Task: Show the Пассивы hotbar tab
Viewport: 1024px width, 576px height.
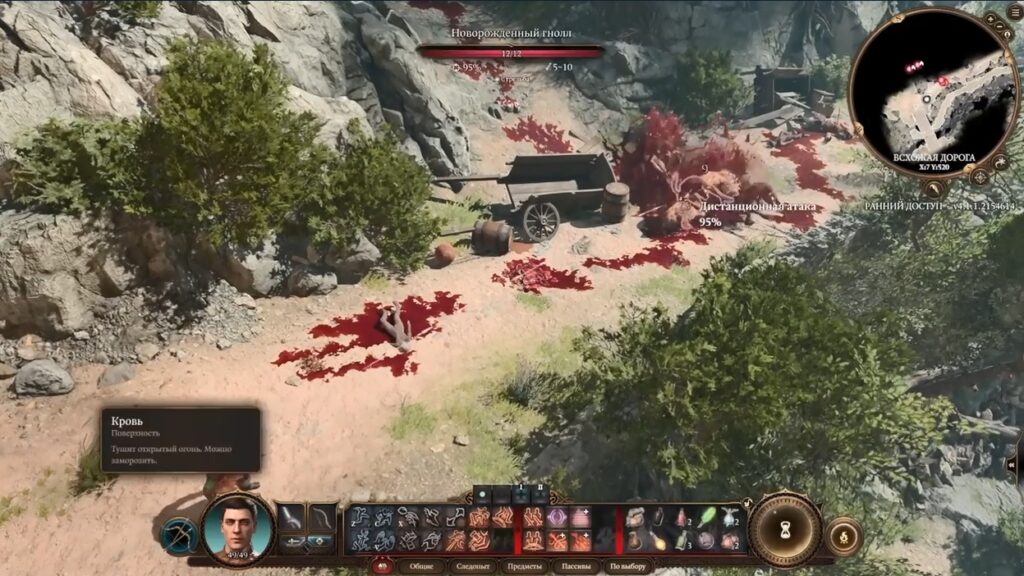Action: 577,567
